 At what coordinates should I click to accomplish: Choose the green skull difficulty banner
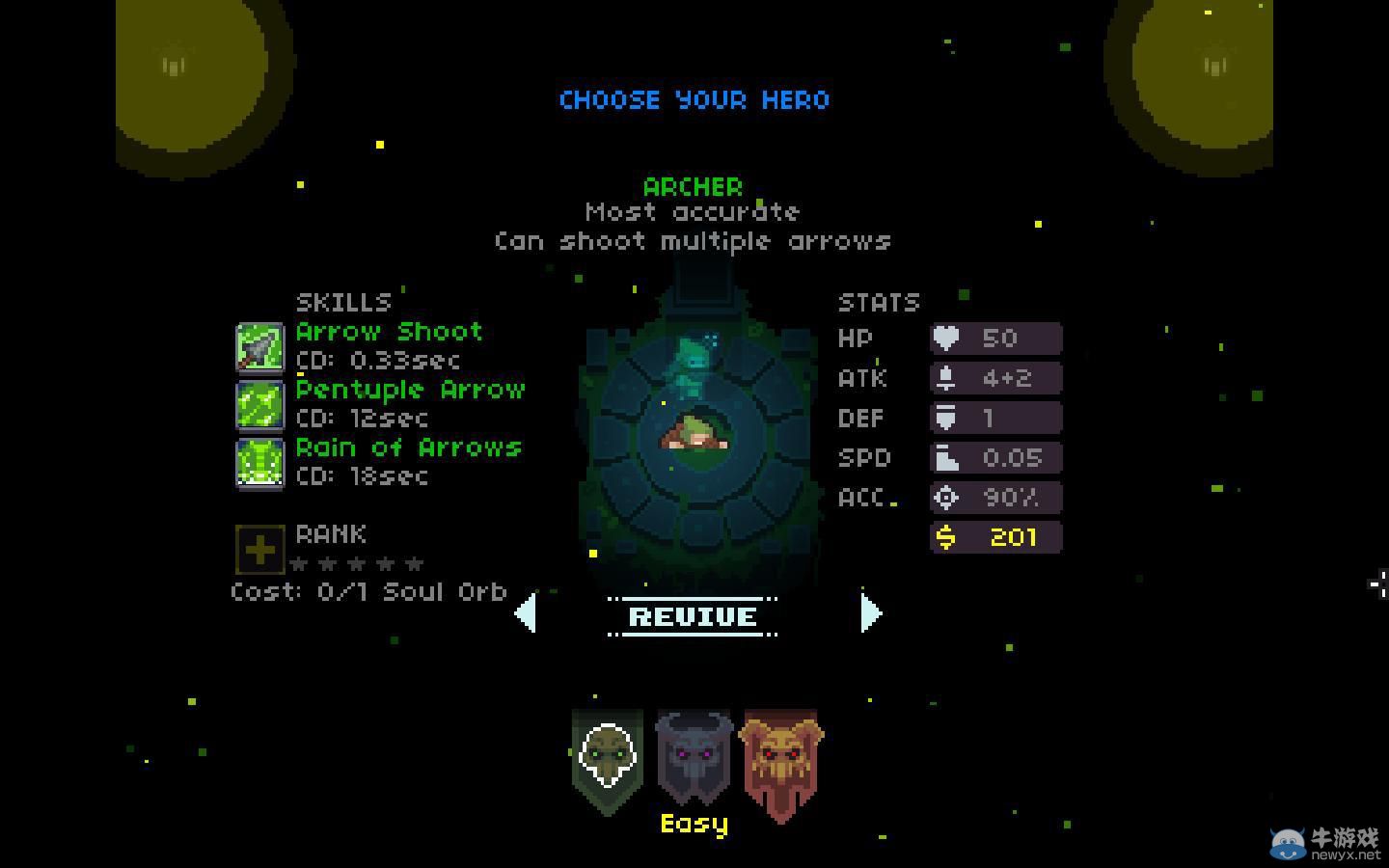tap(607, 760)
